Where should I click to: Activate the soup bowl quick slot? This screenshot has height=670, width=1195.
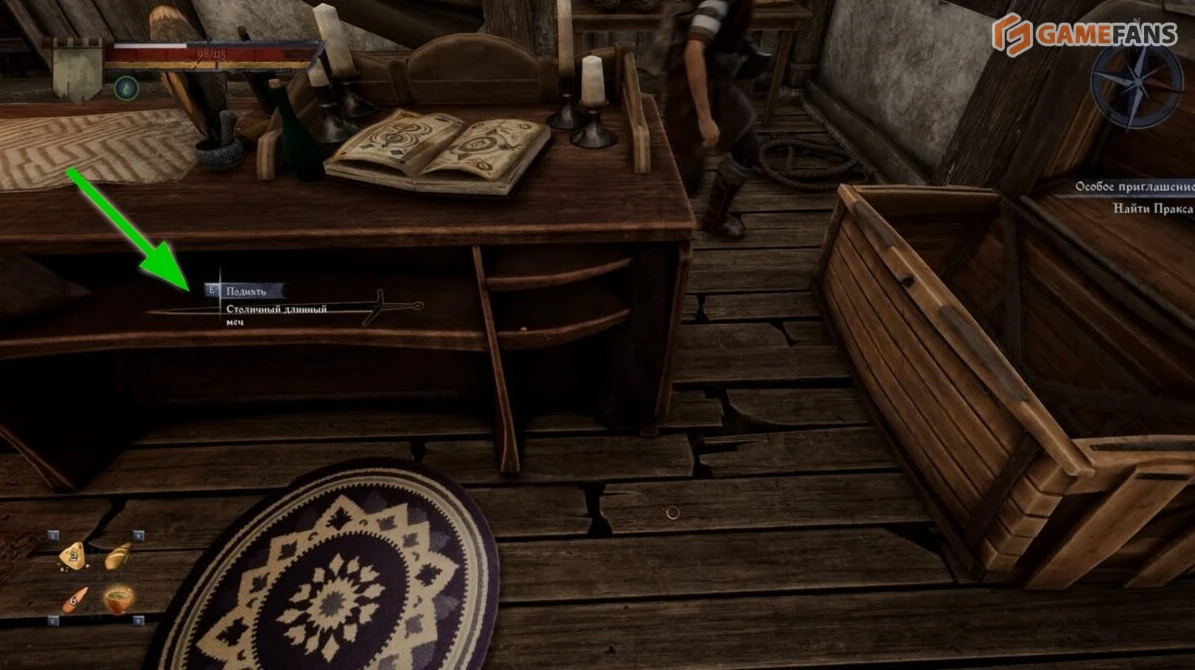(x=119, y=599)
